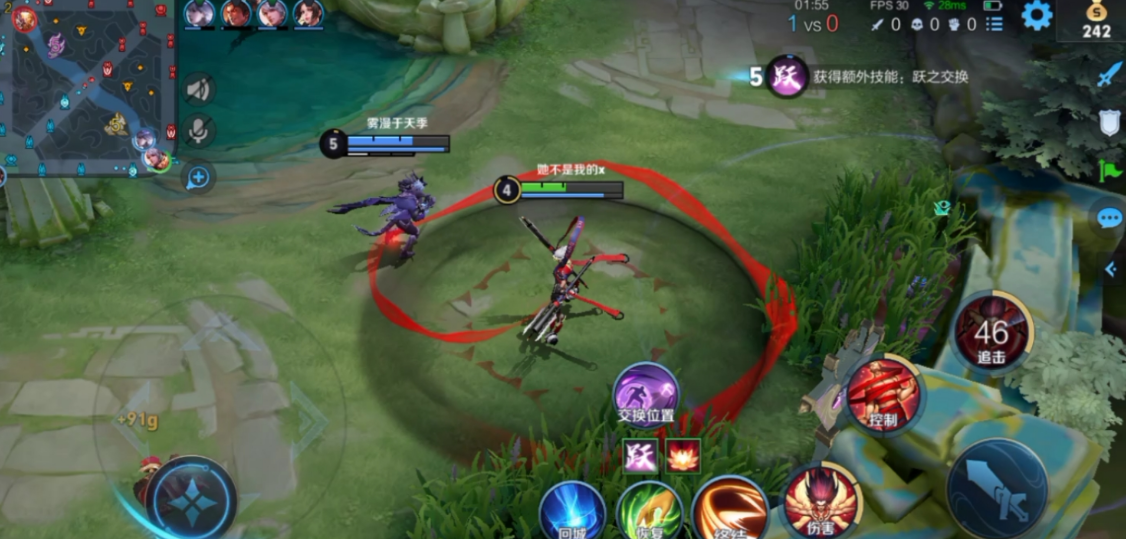The image size is (1126, 539).
Task: Cast the 伤害 damage skill
Action: [822, 499]
